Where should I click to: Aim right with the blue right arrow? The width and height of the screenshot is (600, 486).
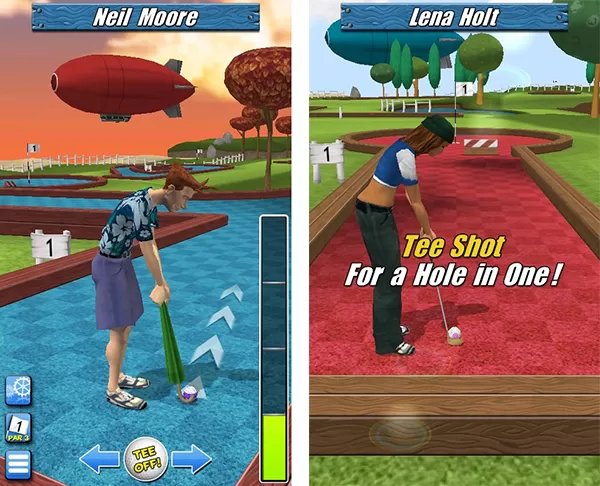191,459
